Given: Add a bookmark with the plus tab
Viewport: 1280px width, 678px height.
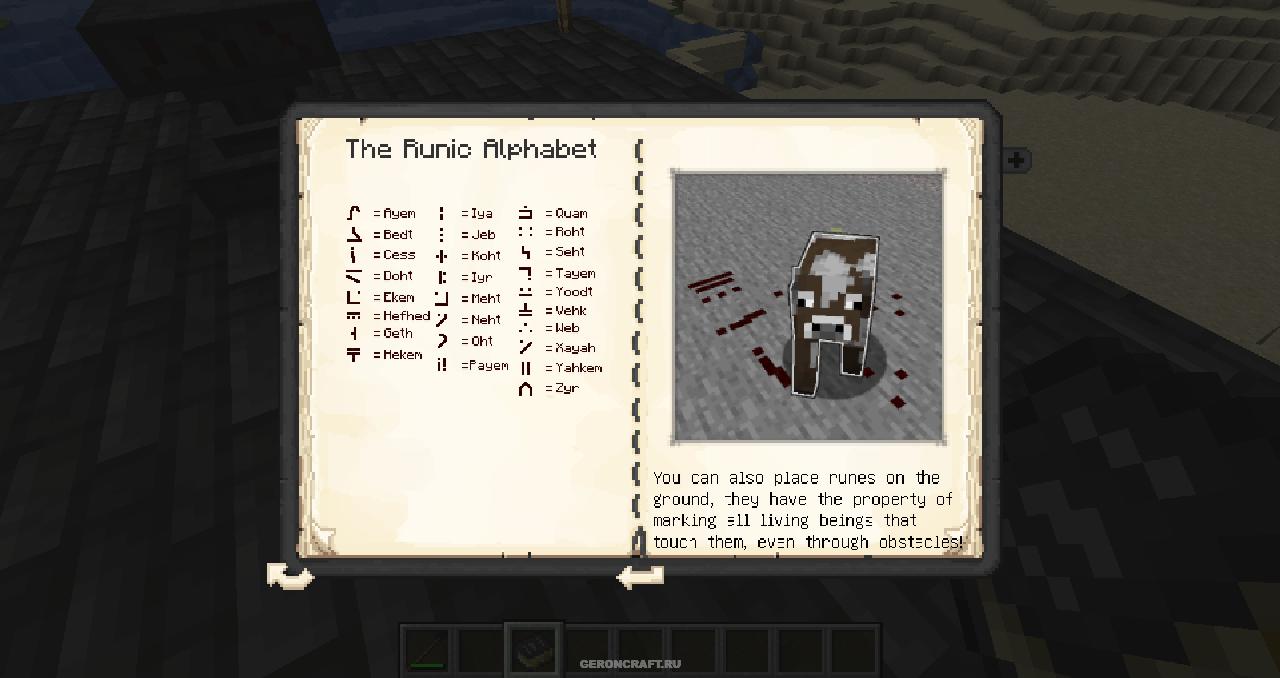Looking at the screenshot, I should [x=1016, y=160].
